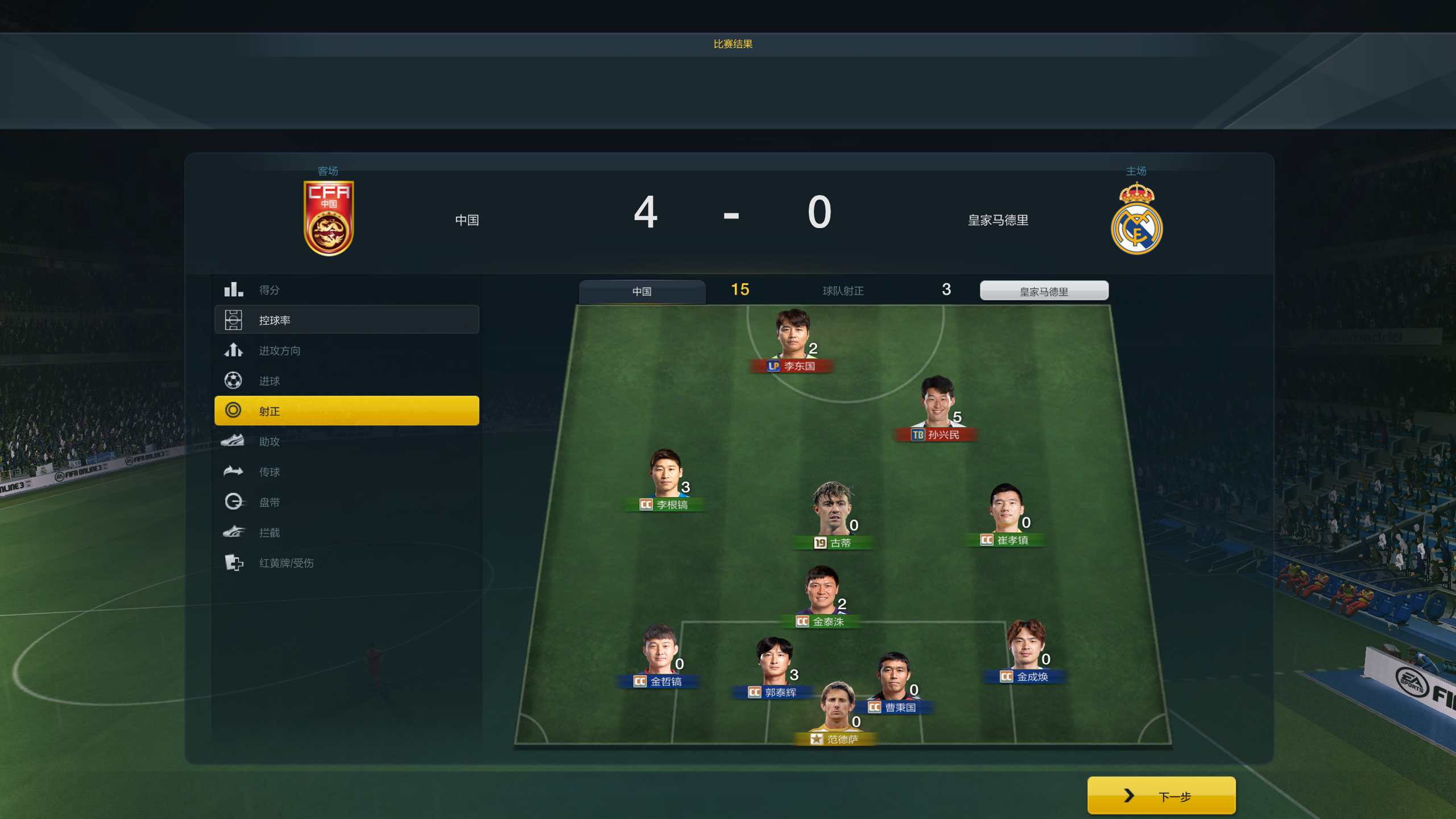
Task: Choose the 金泰洙 player card
Action: click(x=821, y=595)
